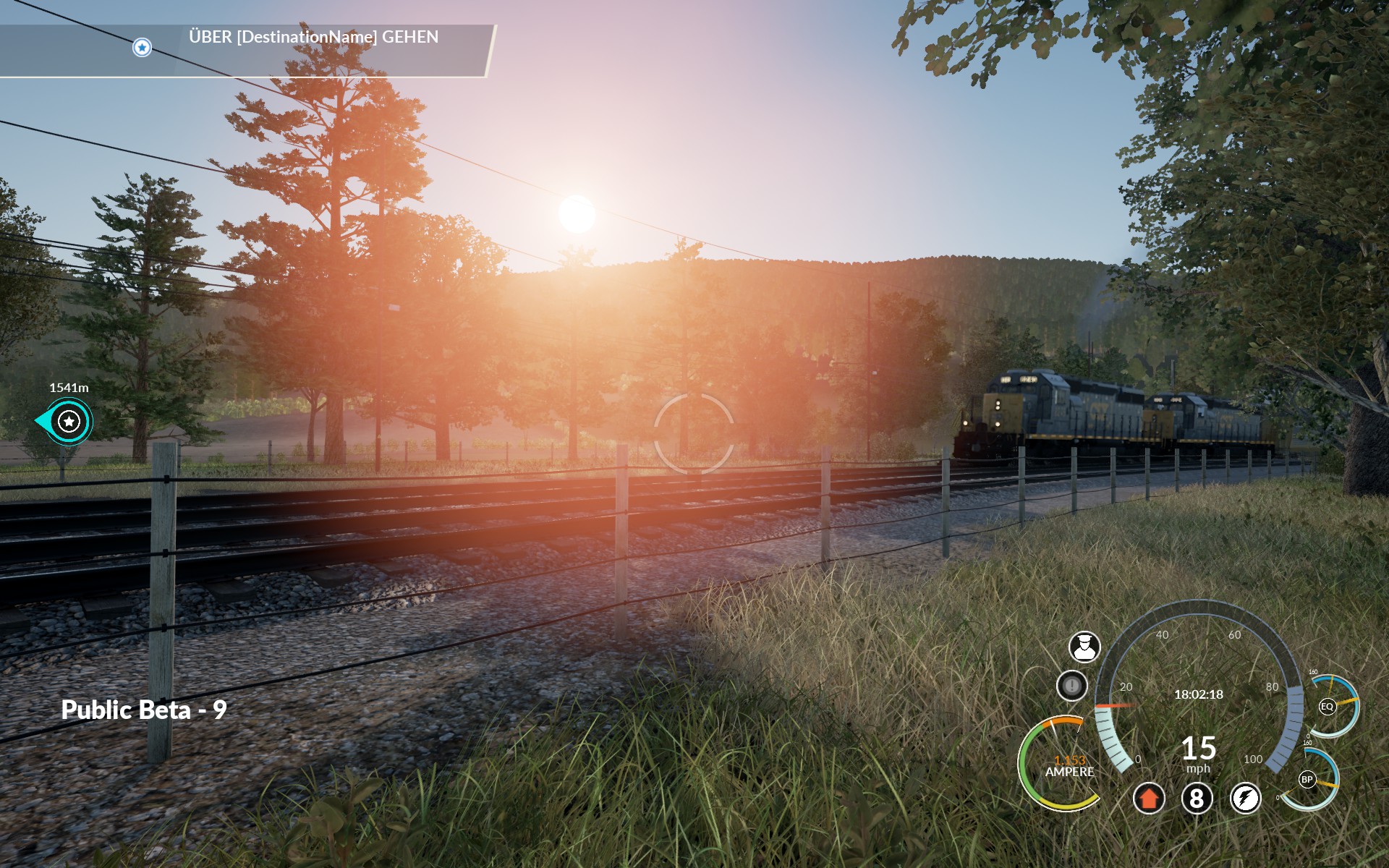Click the grey exclamation alert icon

click(1071, 685)
